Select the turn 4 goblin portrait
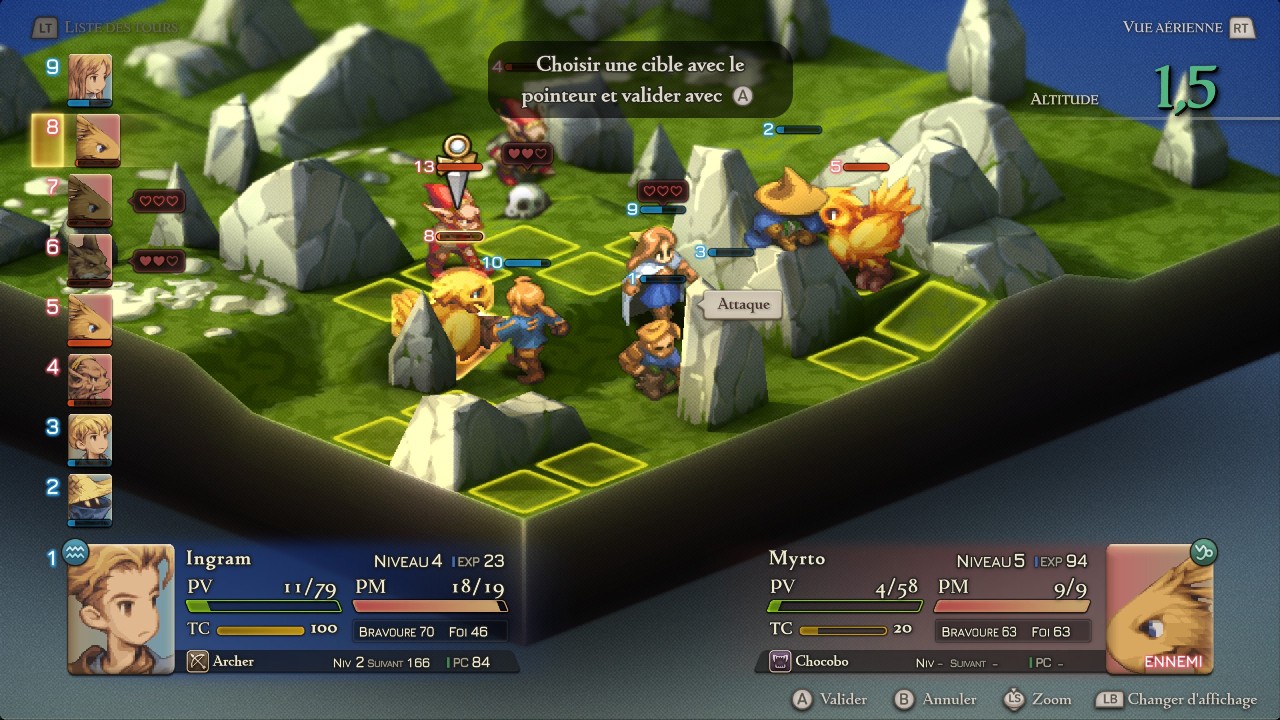Viewport: 1280px width, 720px height. pyautogui.click(x=90, y=380)
